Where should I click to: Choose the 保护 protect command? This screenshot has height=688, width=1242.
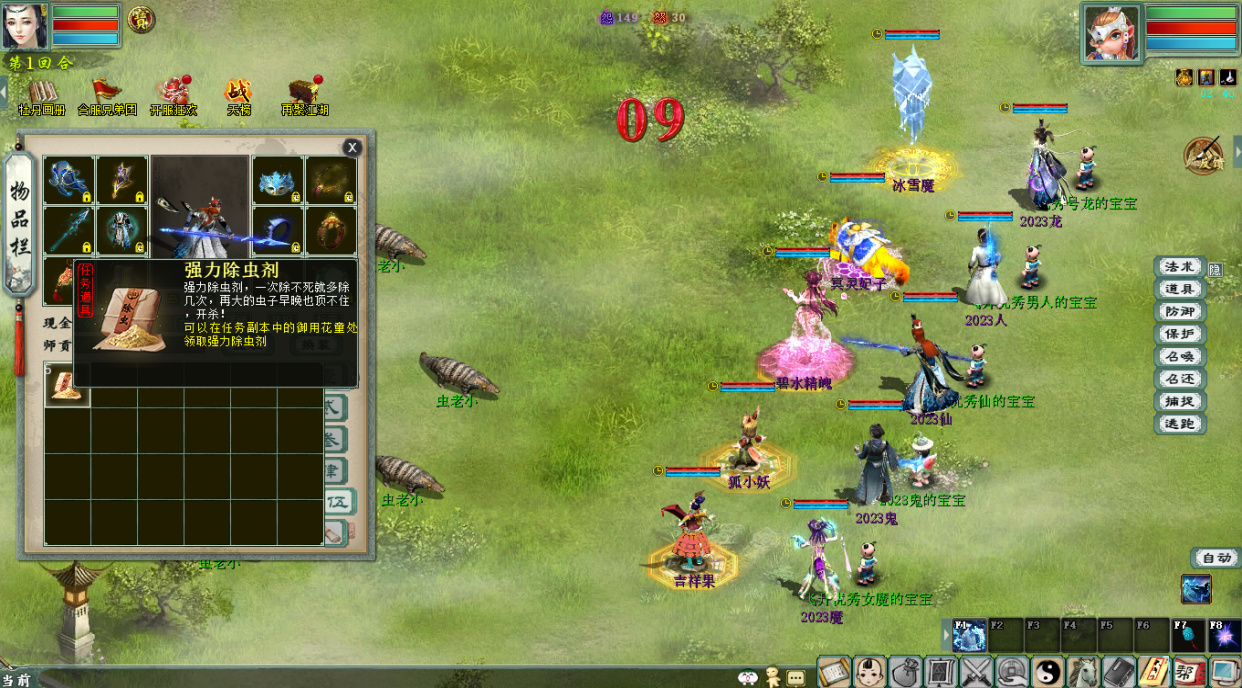[x=1179, y=334]
